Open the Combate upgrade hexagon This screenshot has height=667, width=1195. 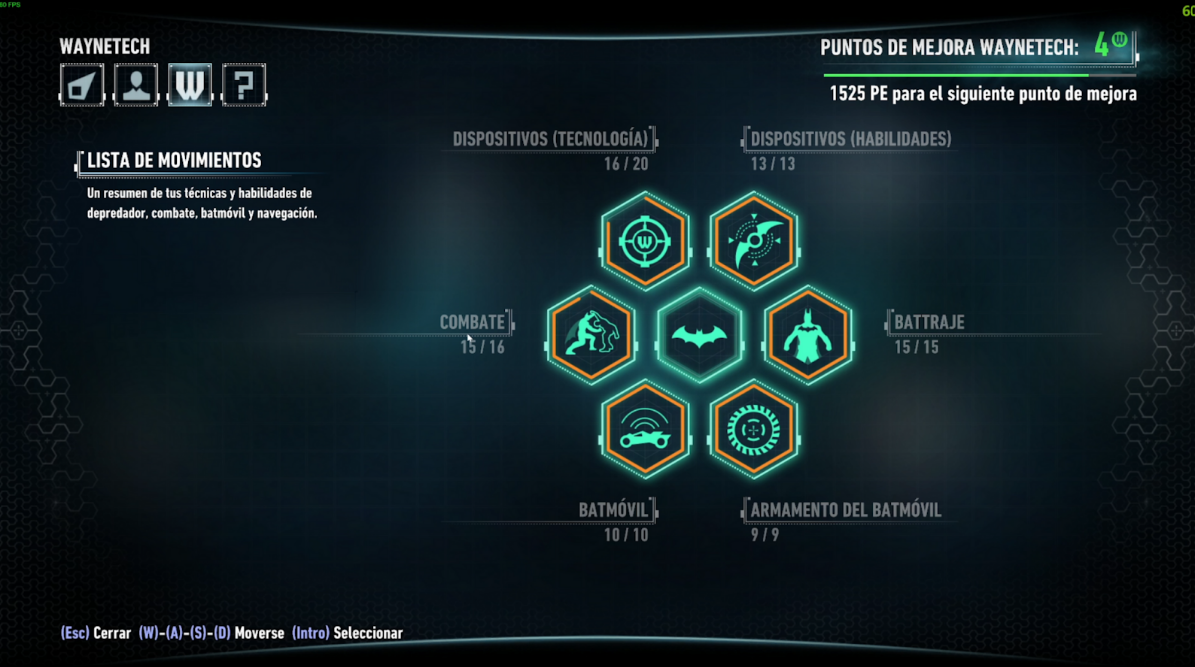pos(591,334)
